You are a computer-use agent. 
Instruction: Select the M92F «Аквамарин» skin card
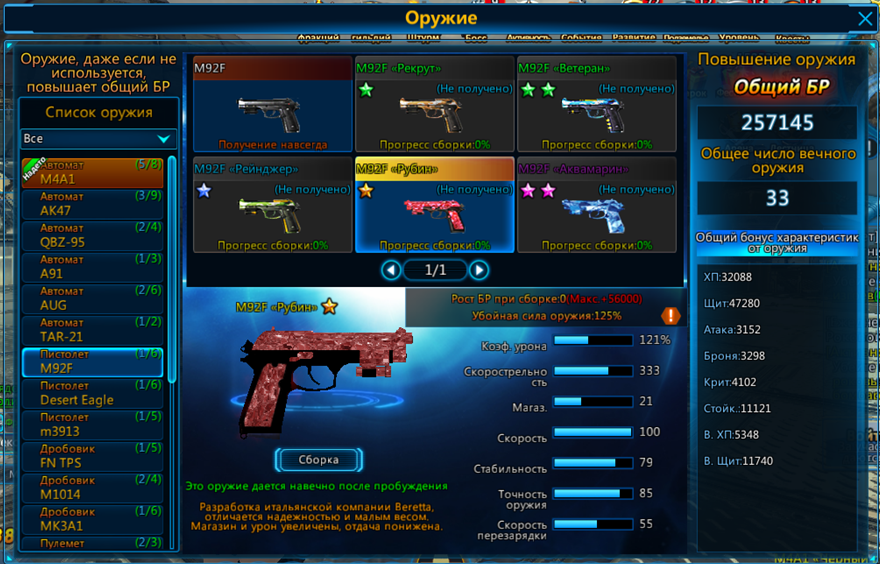coord(596,205)
